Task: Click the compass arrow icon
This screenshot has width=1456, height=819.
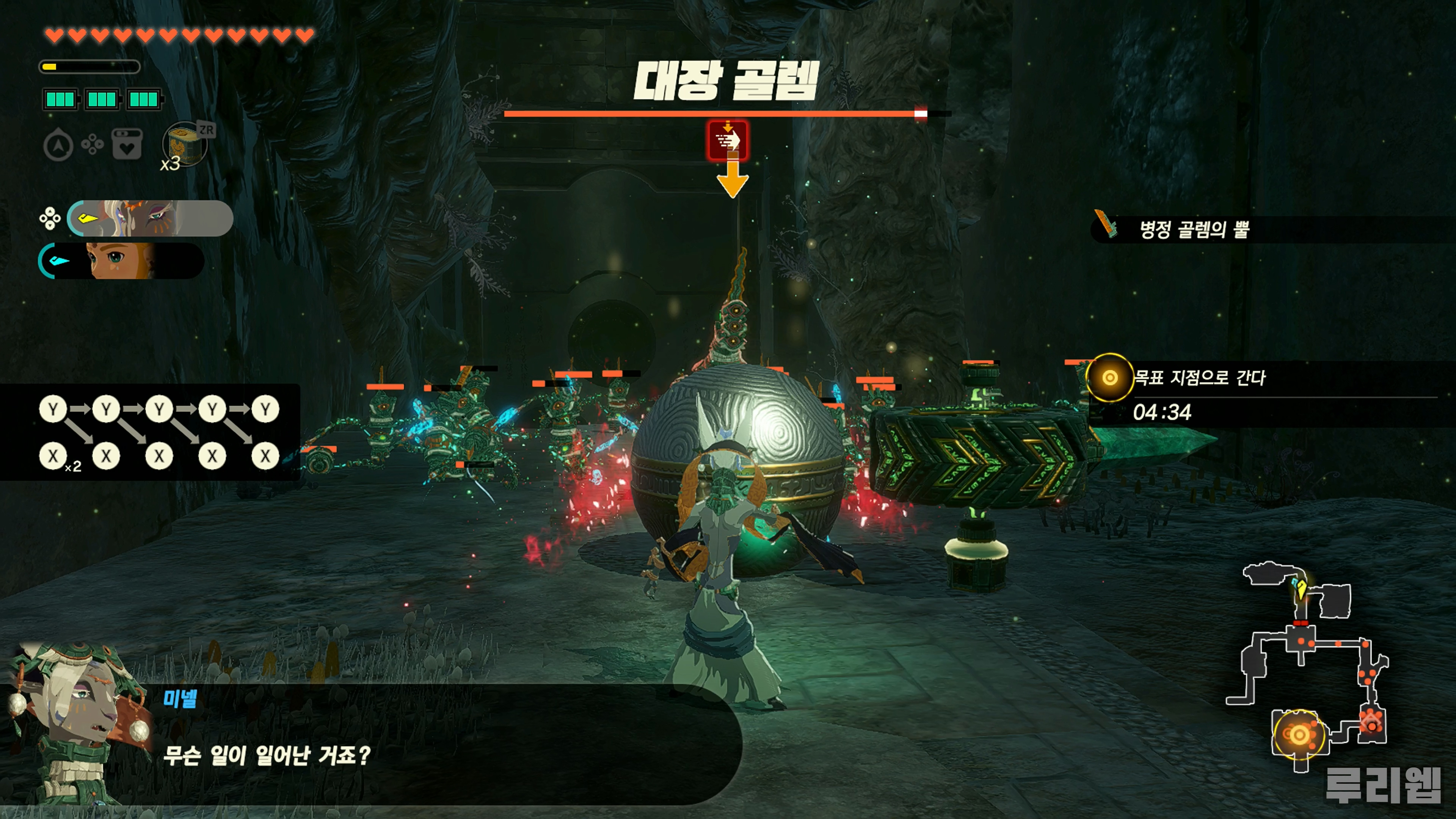Action: pyautogui.click(x=58, y=145)
